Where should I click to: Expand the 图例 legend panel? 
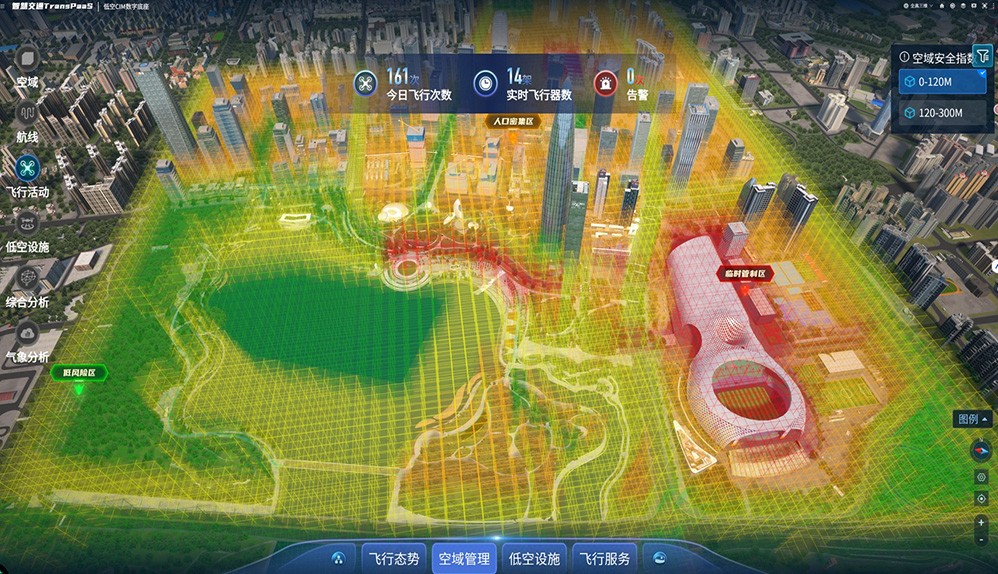pyautogui.click(x=973, y=419)
